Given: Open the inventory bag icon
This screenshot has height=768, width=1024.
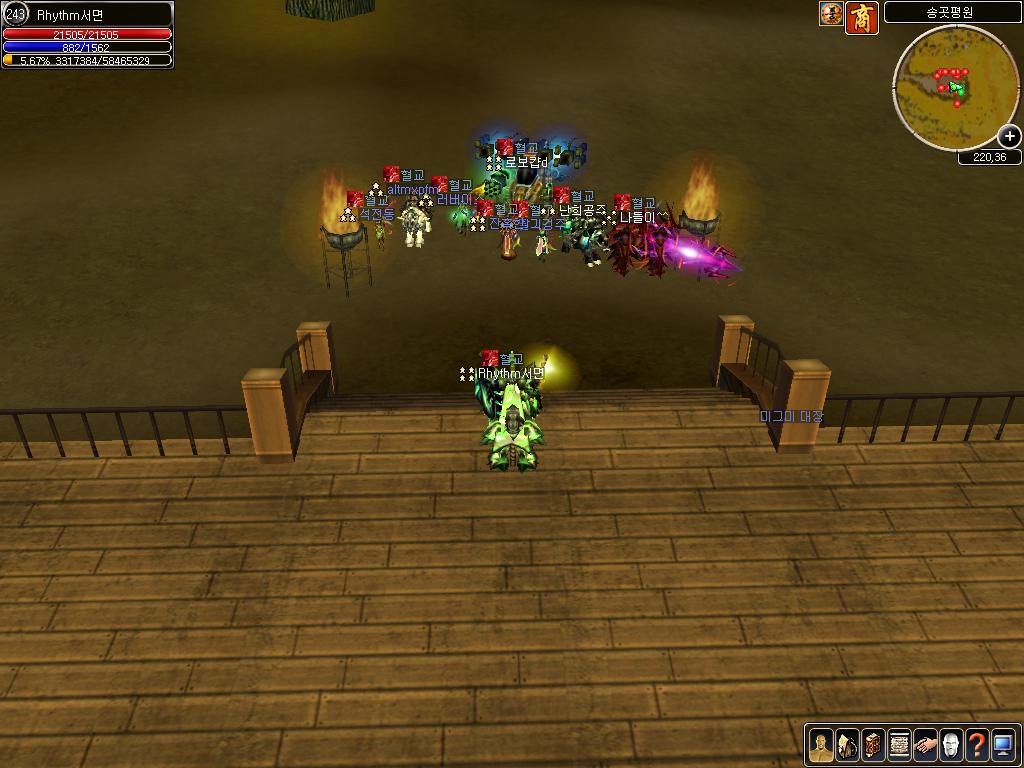Looking at the screenshot, I should click(x=847, y=745).
